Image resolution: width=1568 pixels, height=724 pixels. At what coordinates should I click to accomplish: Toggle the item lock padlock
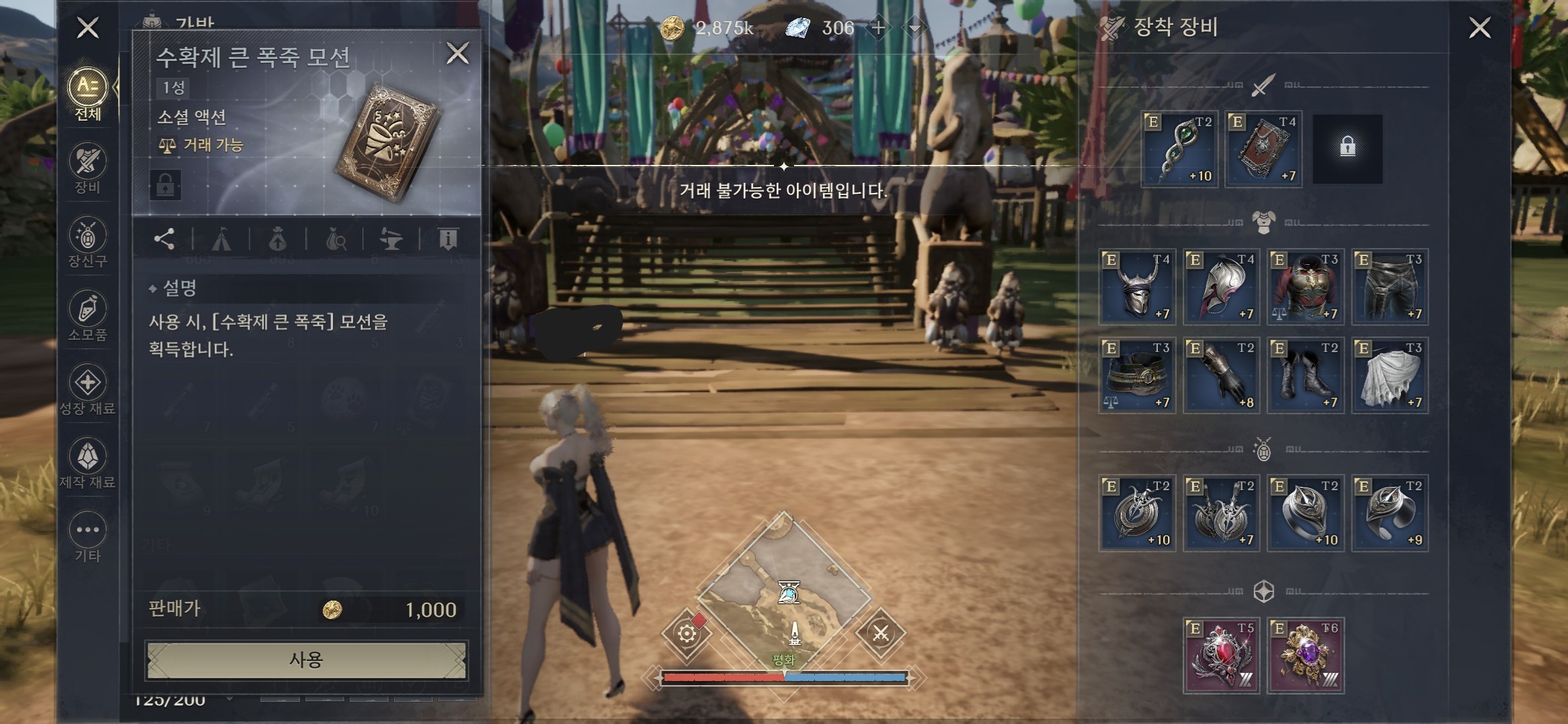coord(166,184)
